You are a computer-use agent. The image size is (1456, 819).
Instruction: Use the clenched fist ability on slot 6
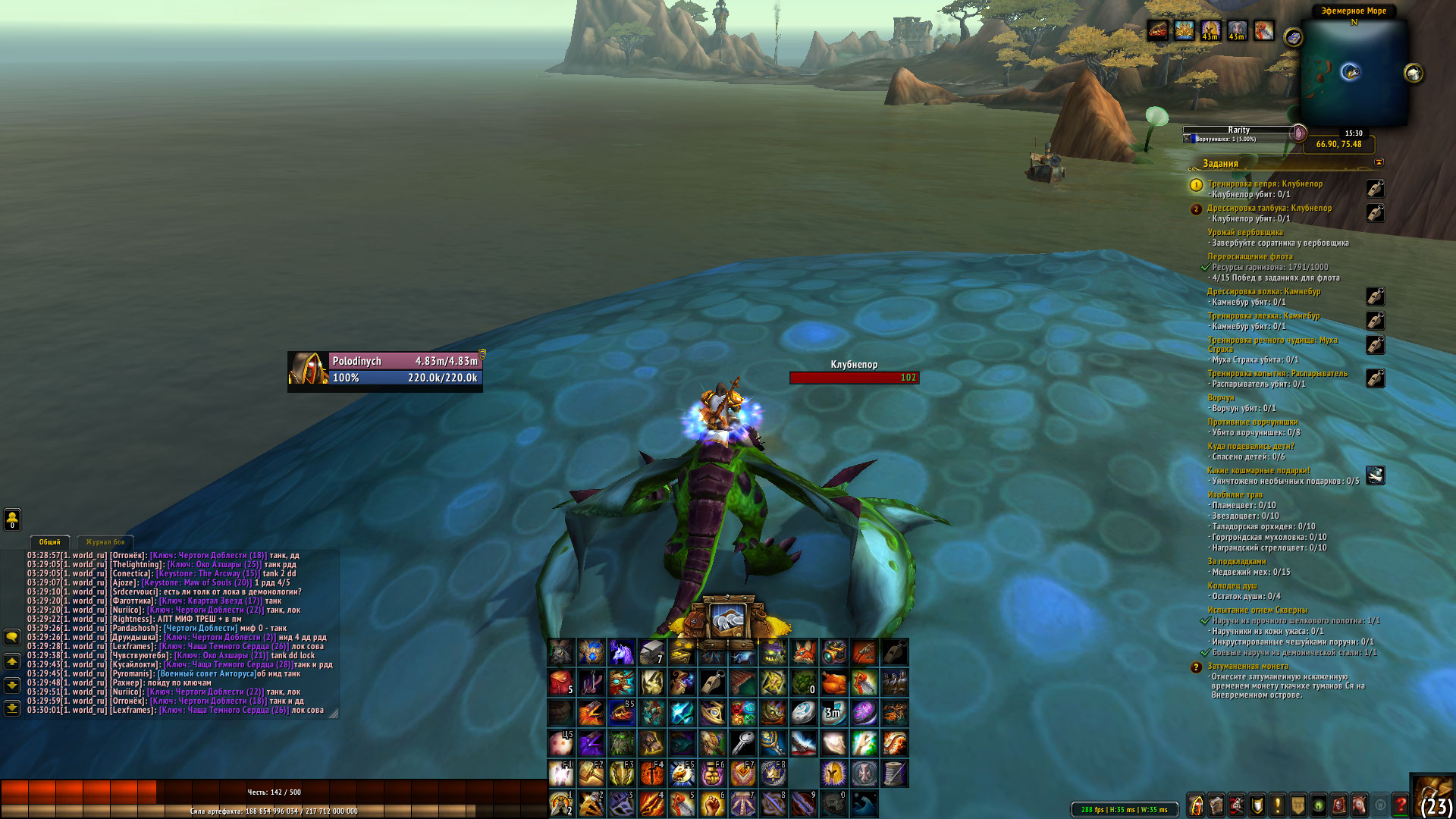coord(712,804)
